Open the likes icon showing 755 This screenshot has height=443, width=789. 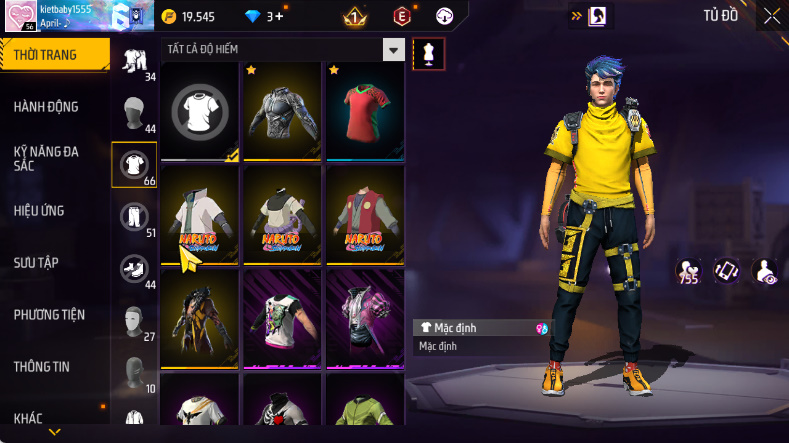687,271
